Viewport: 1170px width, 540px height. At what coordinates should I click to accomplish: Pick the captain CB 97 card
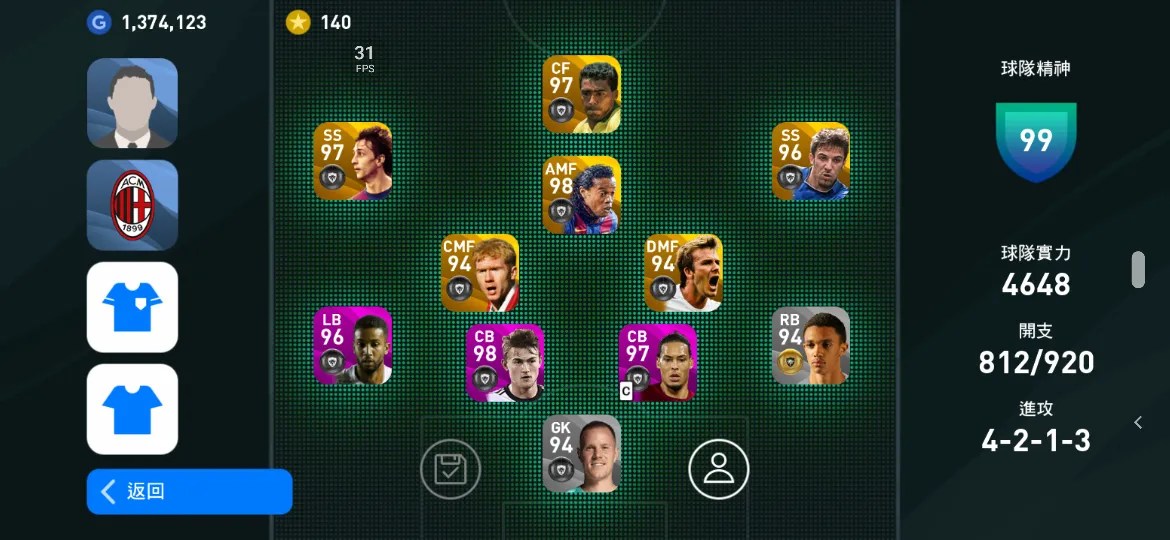coord(658,362)
